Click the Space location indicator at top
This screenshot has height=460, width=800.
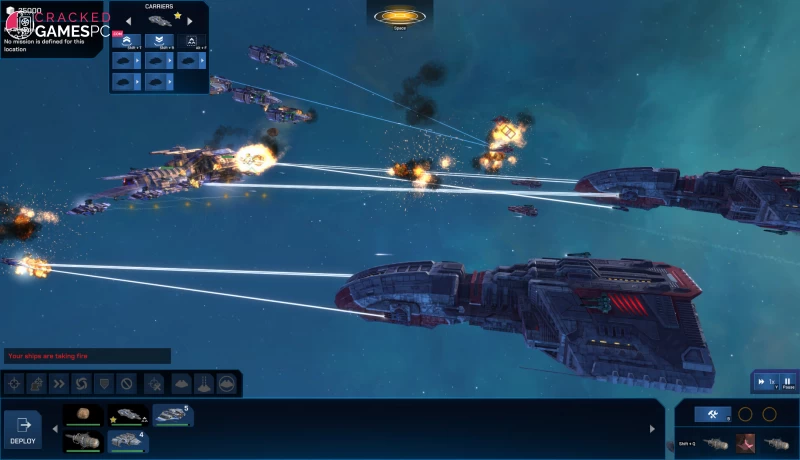click(399, 17)
